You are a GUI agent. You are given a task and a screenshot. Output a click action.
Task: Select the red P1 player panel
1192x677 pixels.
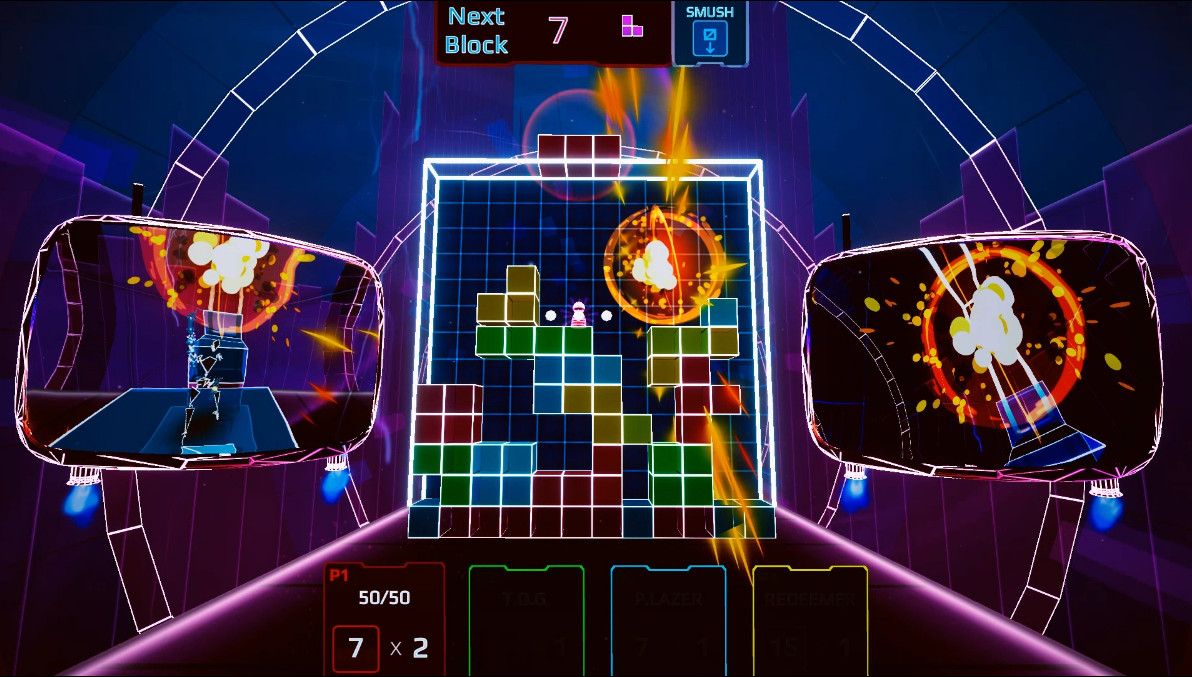tap(384, 618)
